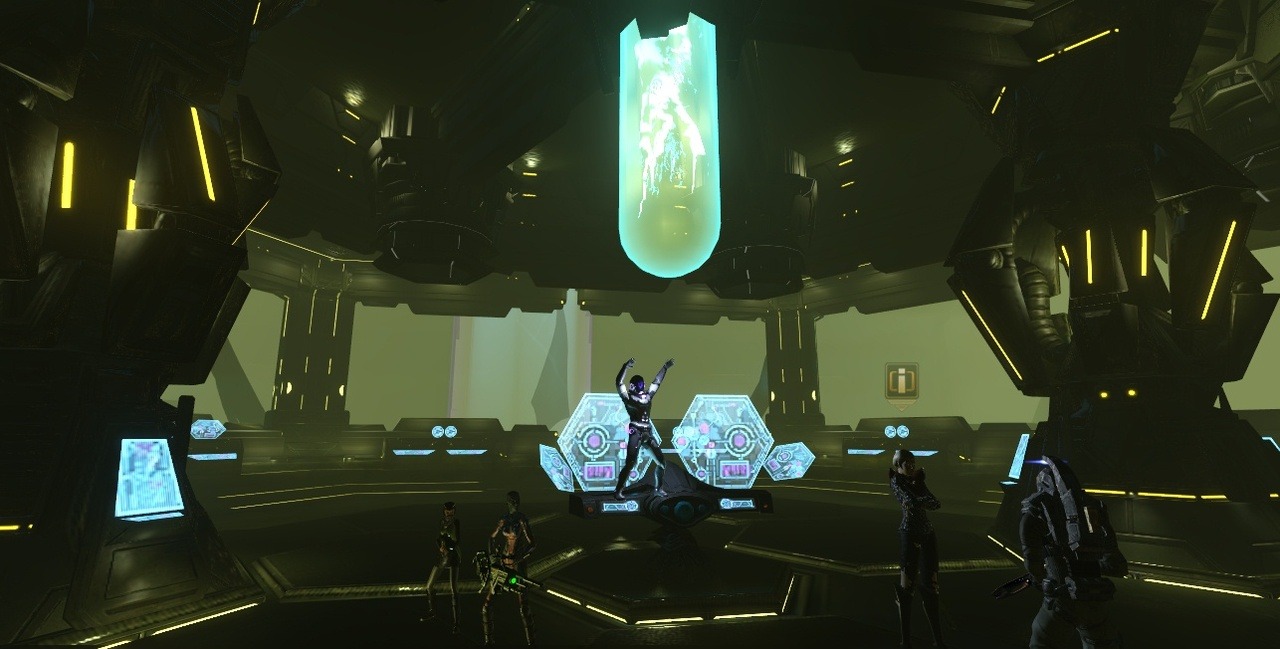Click the gold info marker icon
1280x649 pixels.
click(x=901, y=381)
